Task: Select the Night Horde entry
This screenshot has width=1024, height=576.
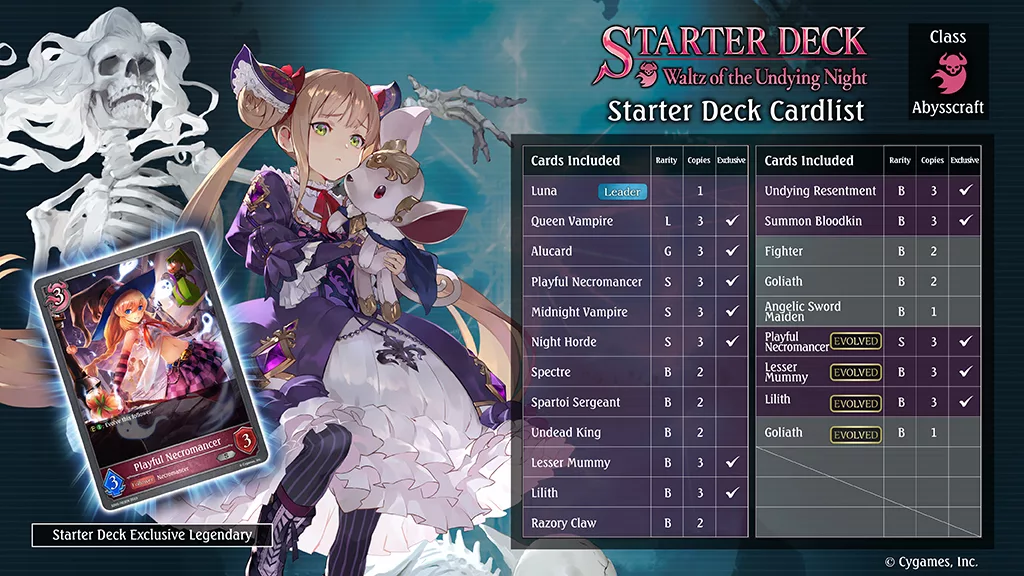Action: [635, 342]
